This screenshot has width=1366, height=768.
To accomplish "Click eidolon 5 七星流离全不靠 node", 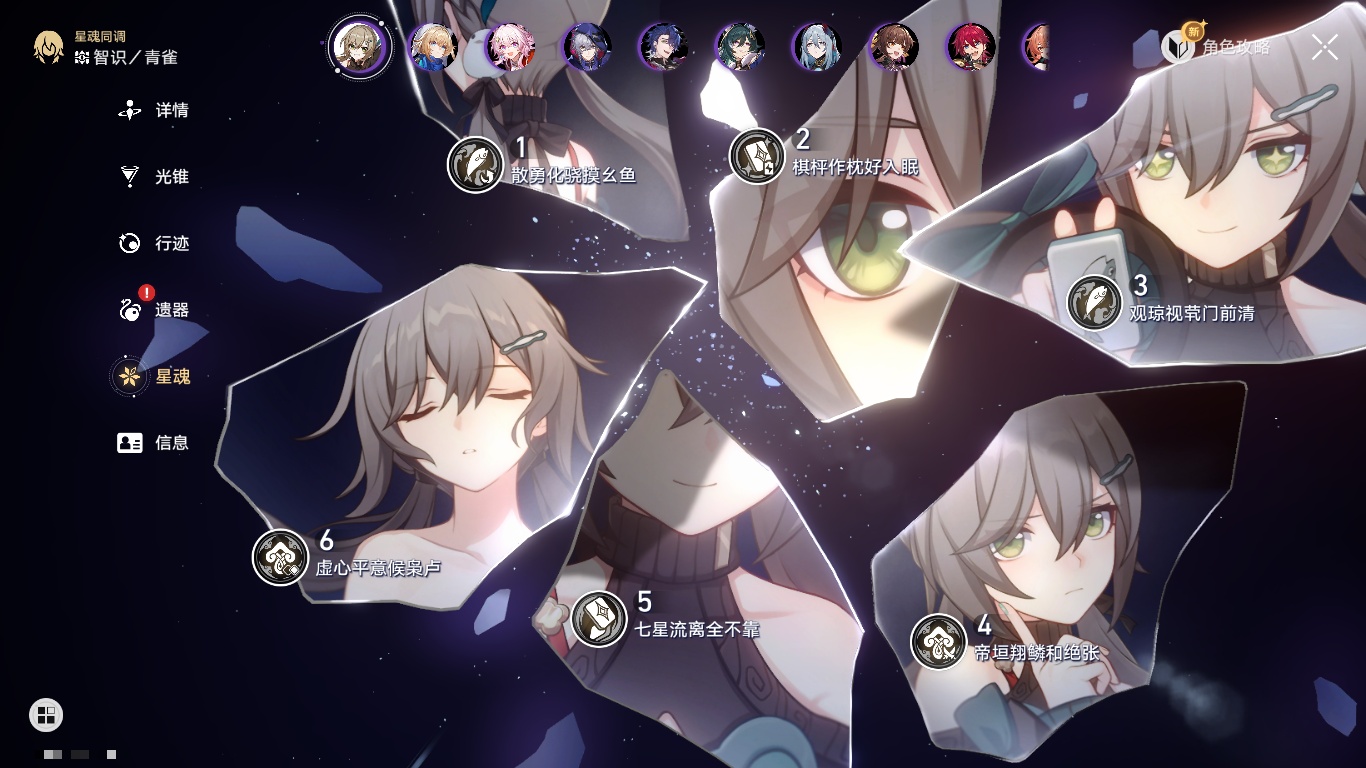I will [599, 618].
